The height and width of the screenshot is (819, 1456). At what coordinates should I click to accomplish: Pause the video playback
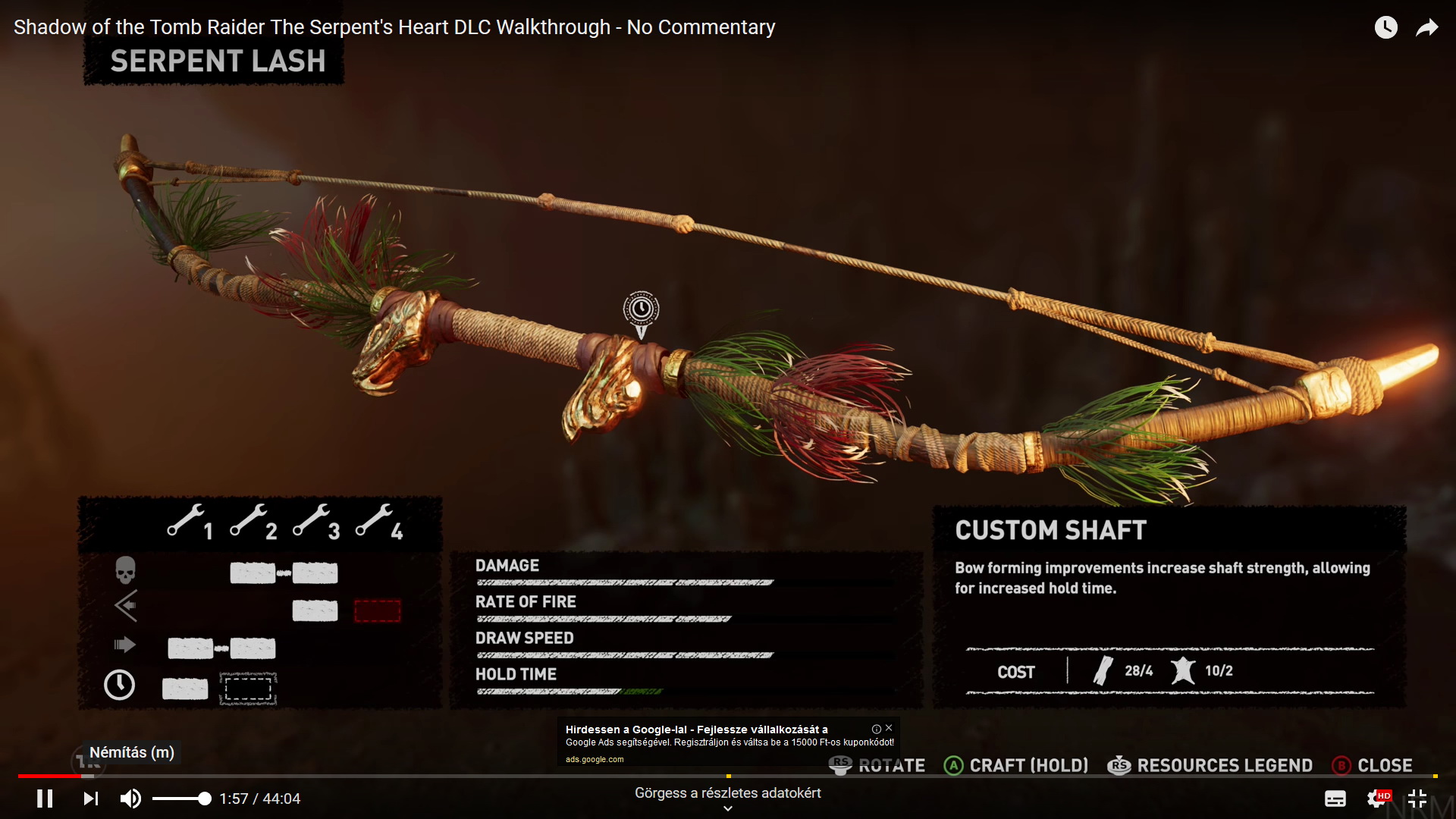(x=45, y=799)
